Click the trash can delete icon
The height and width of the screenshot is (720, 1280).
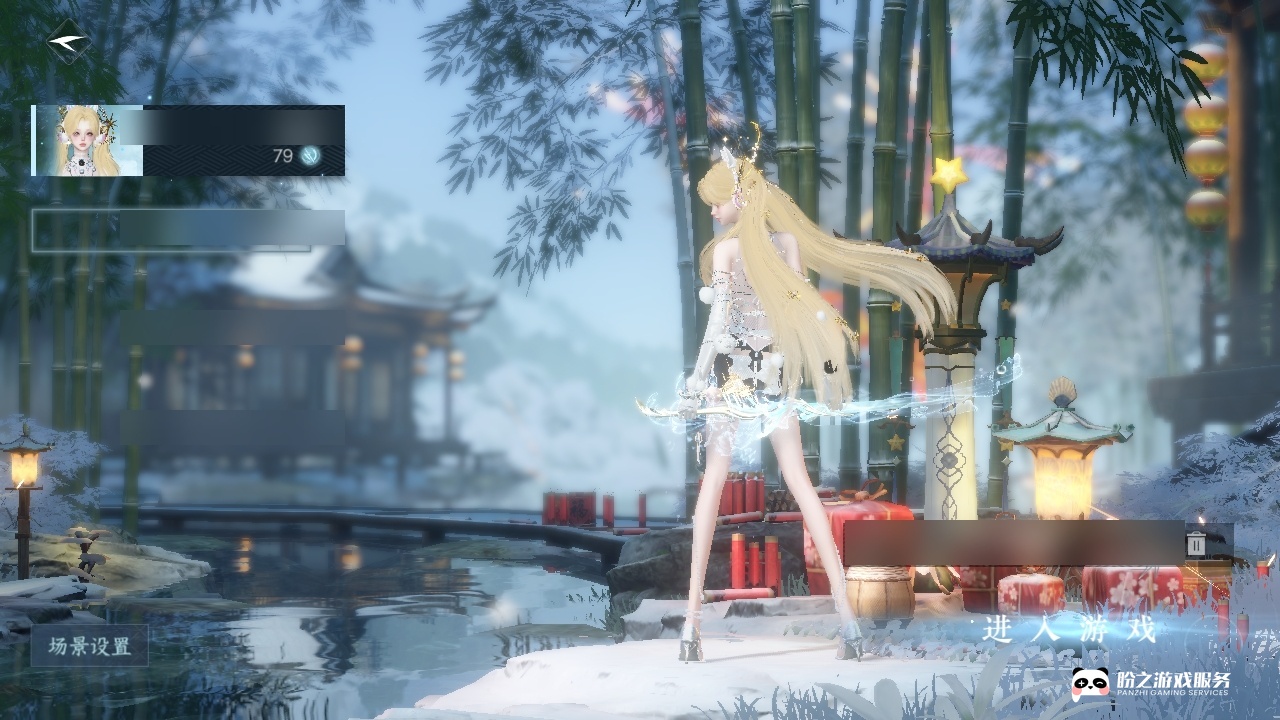(1196, 543)
